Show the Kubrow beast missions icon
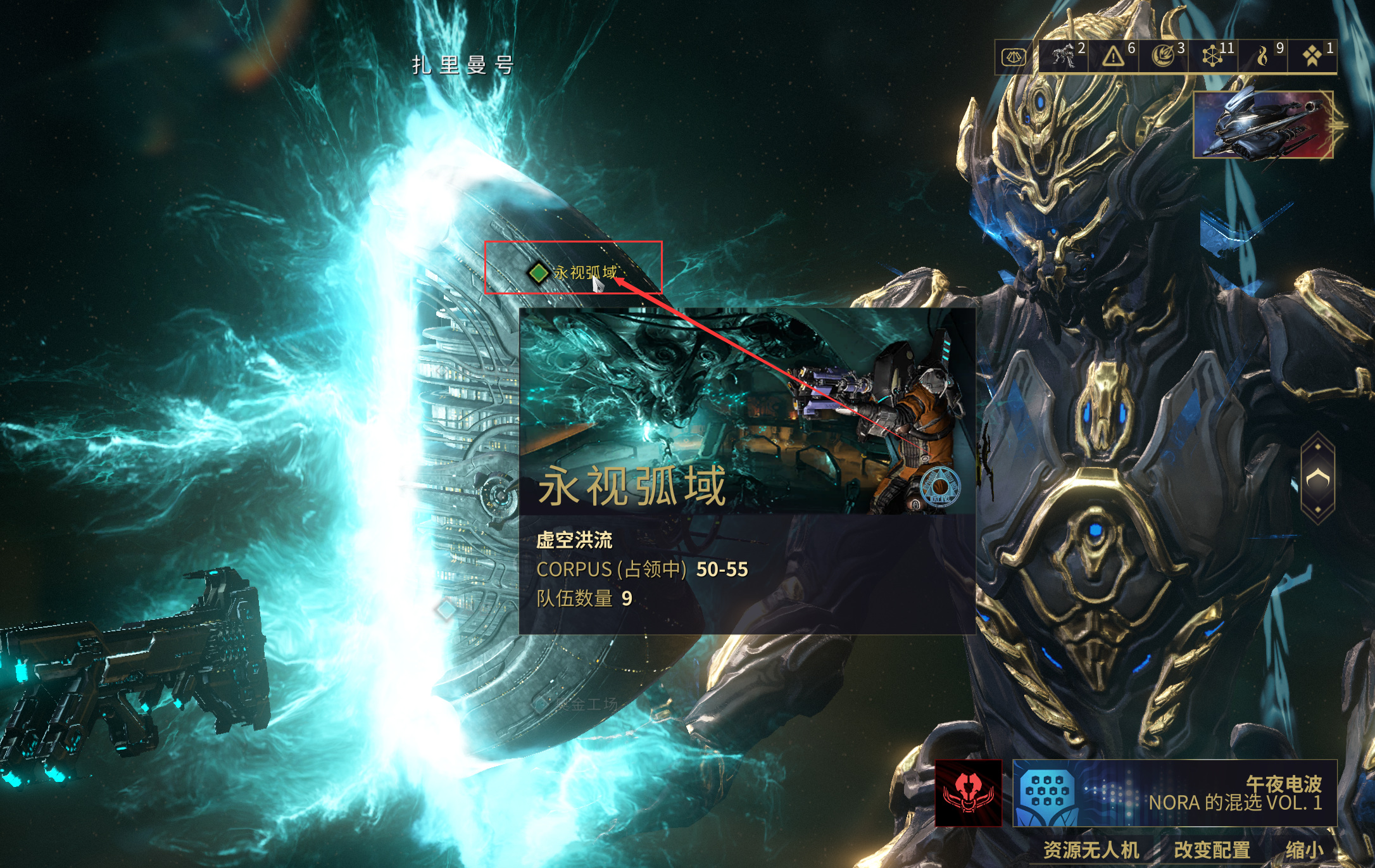The height and width of the screenshot is (868, 1375). (x=1064, y=56)
